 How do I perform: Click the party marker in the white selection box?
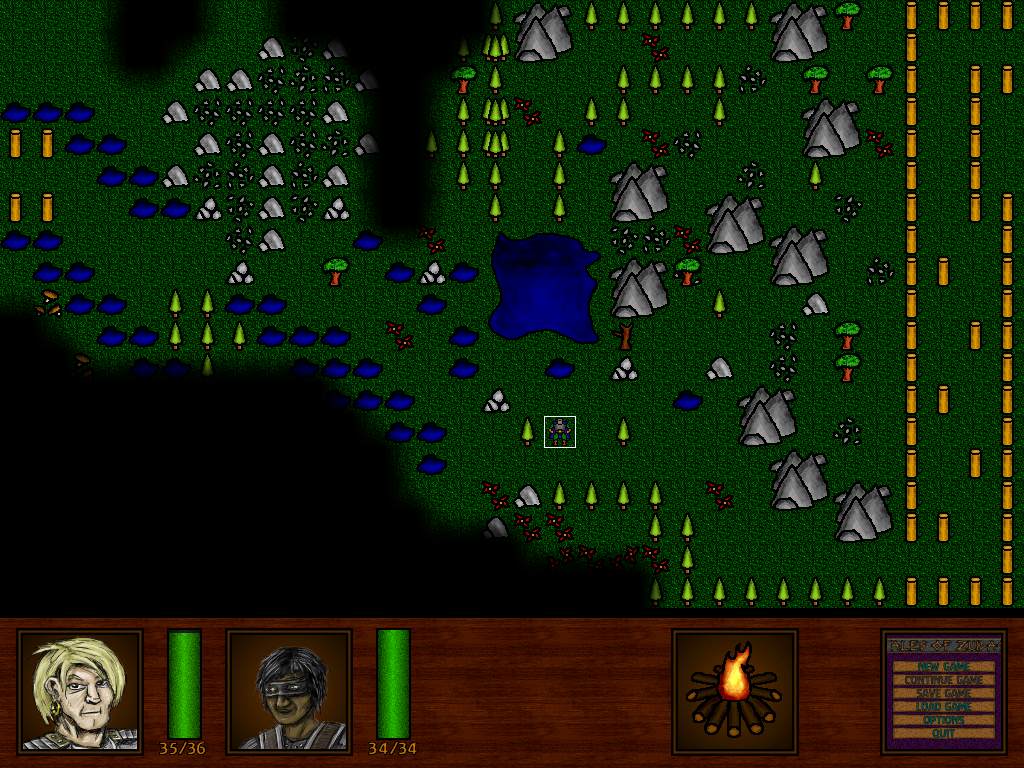(560, 432)
